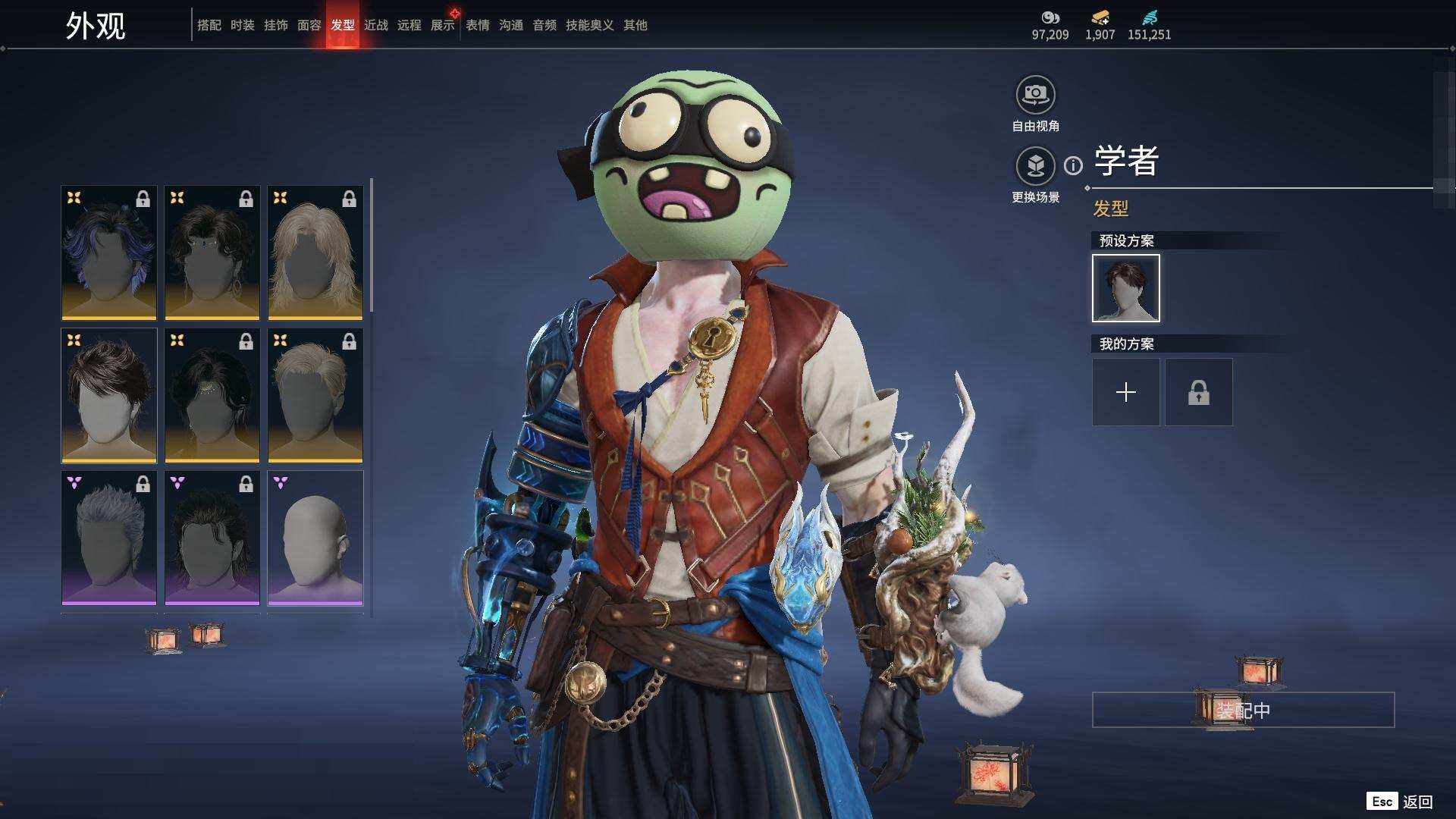Go to the 面容 tab
This screenshot has height=819, width=1456.
pos(309,25)
